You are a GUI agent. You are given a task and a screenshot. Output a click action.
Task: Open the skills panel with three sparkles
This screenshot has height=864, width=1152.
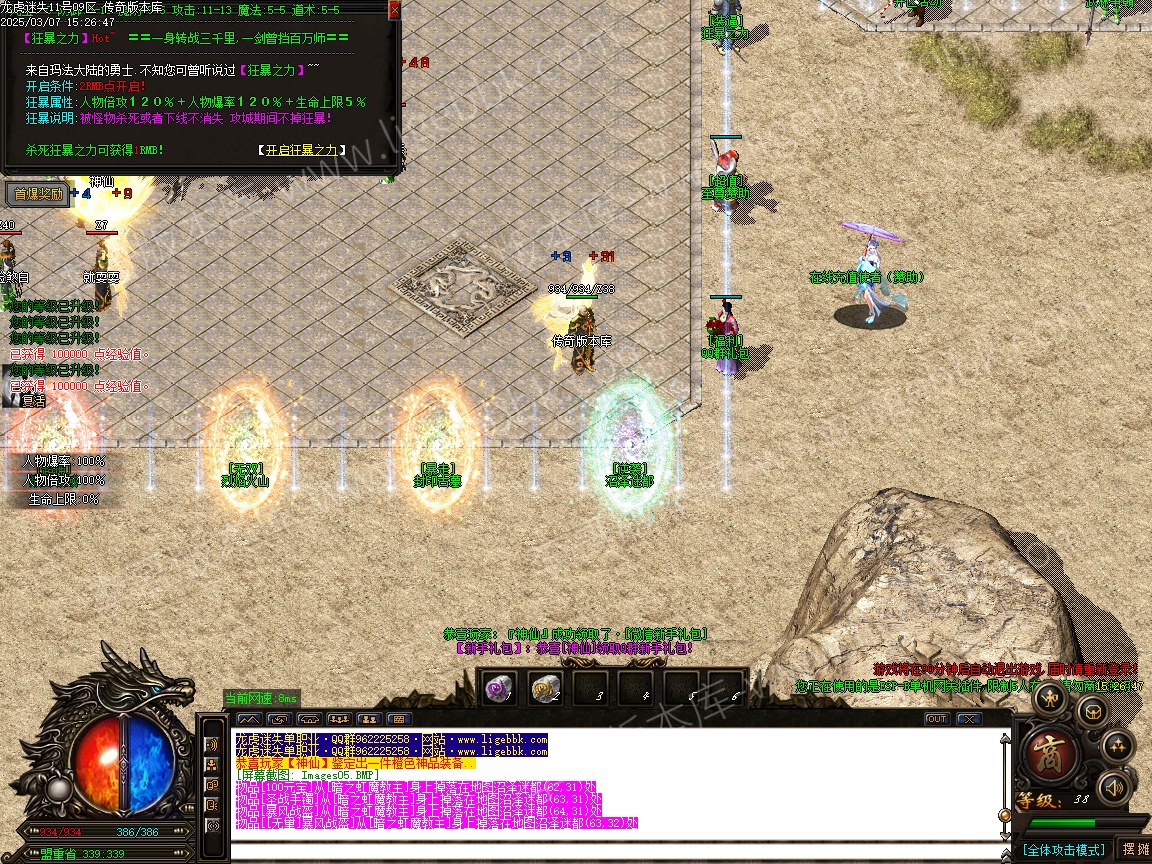(1117, 745)
